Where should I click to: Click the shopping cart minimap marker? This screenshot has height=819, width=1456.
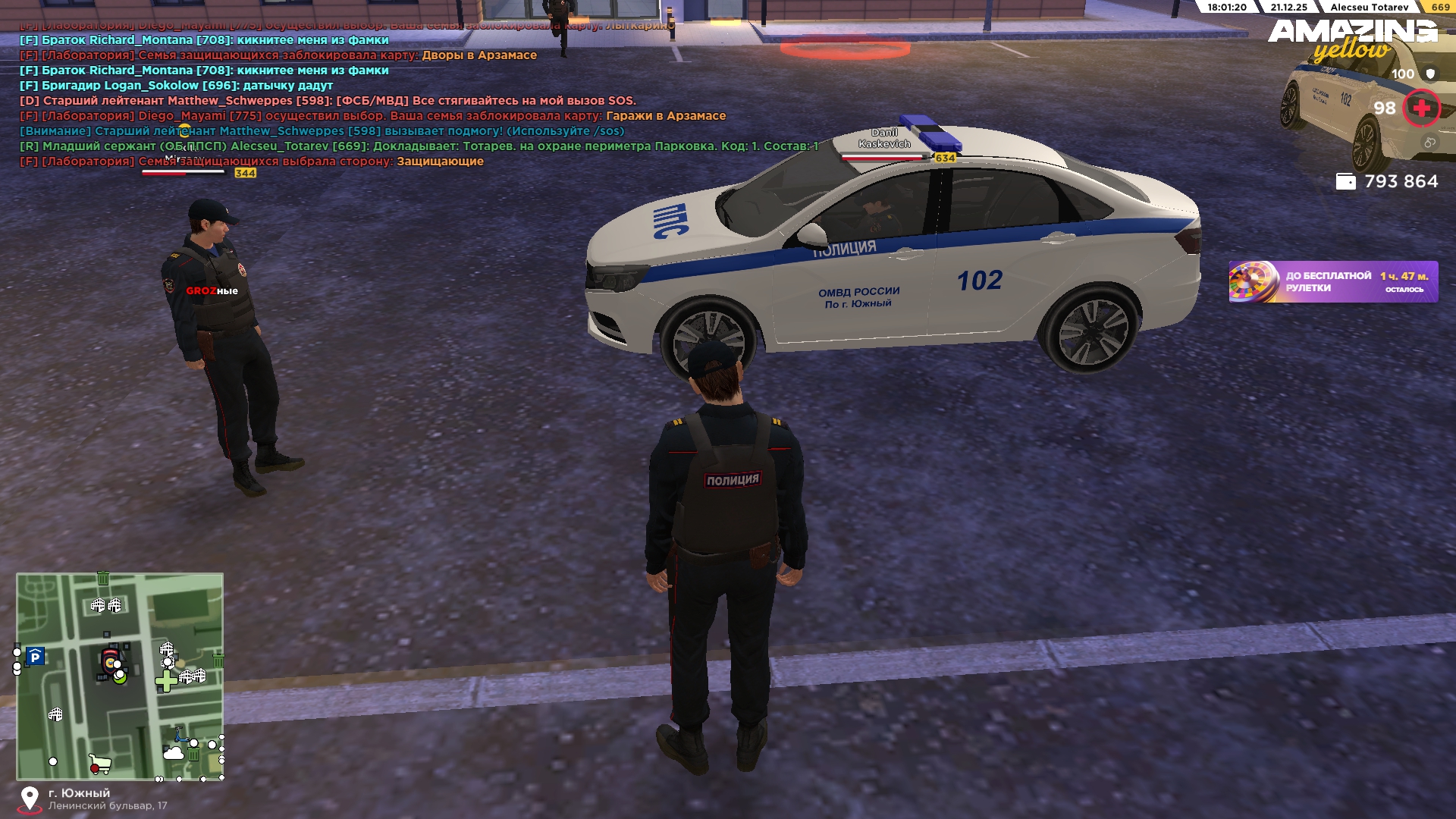99,764
